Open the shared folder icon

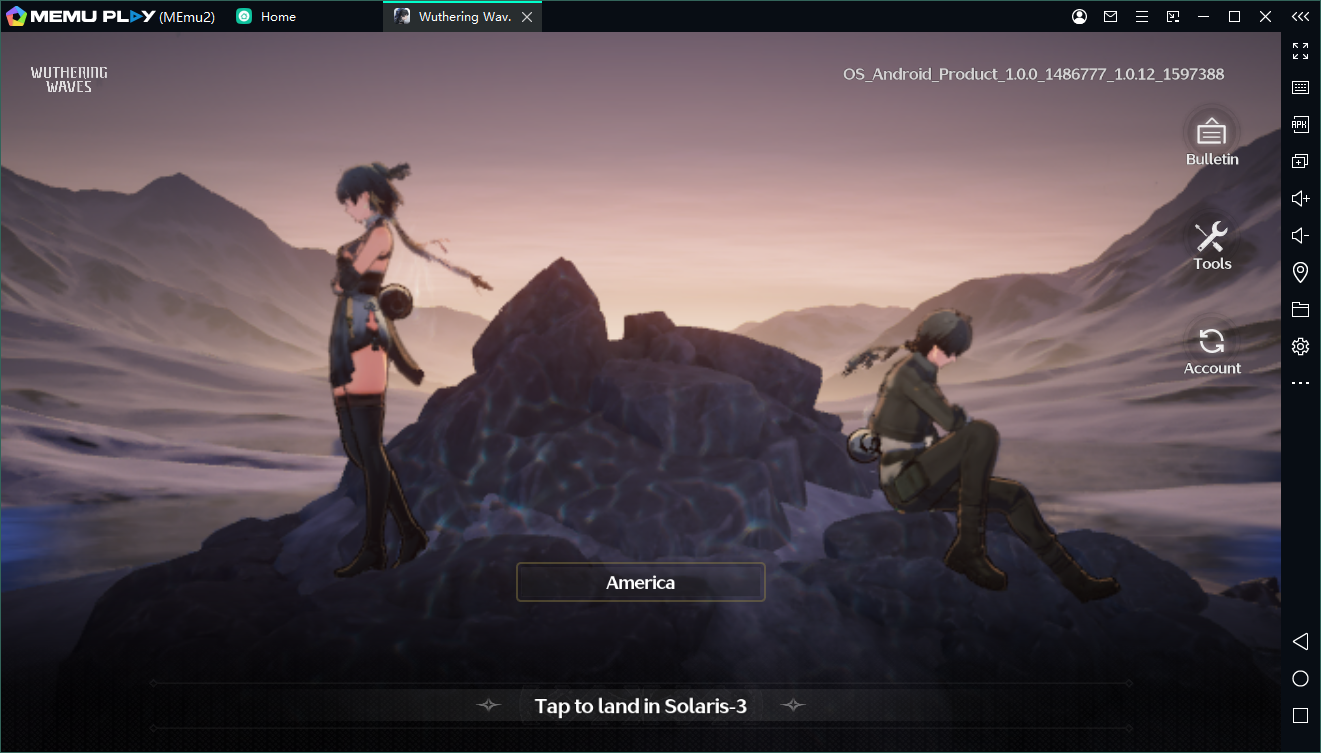[1300, 309]
